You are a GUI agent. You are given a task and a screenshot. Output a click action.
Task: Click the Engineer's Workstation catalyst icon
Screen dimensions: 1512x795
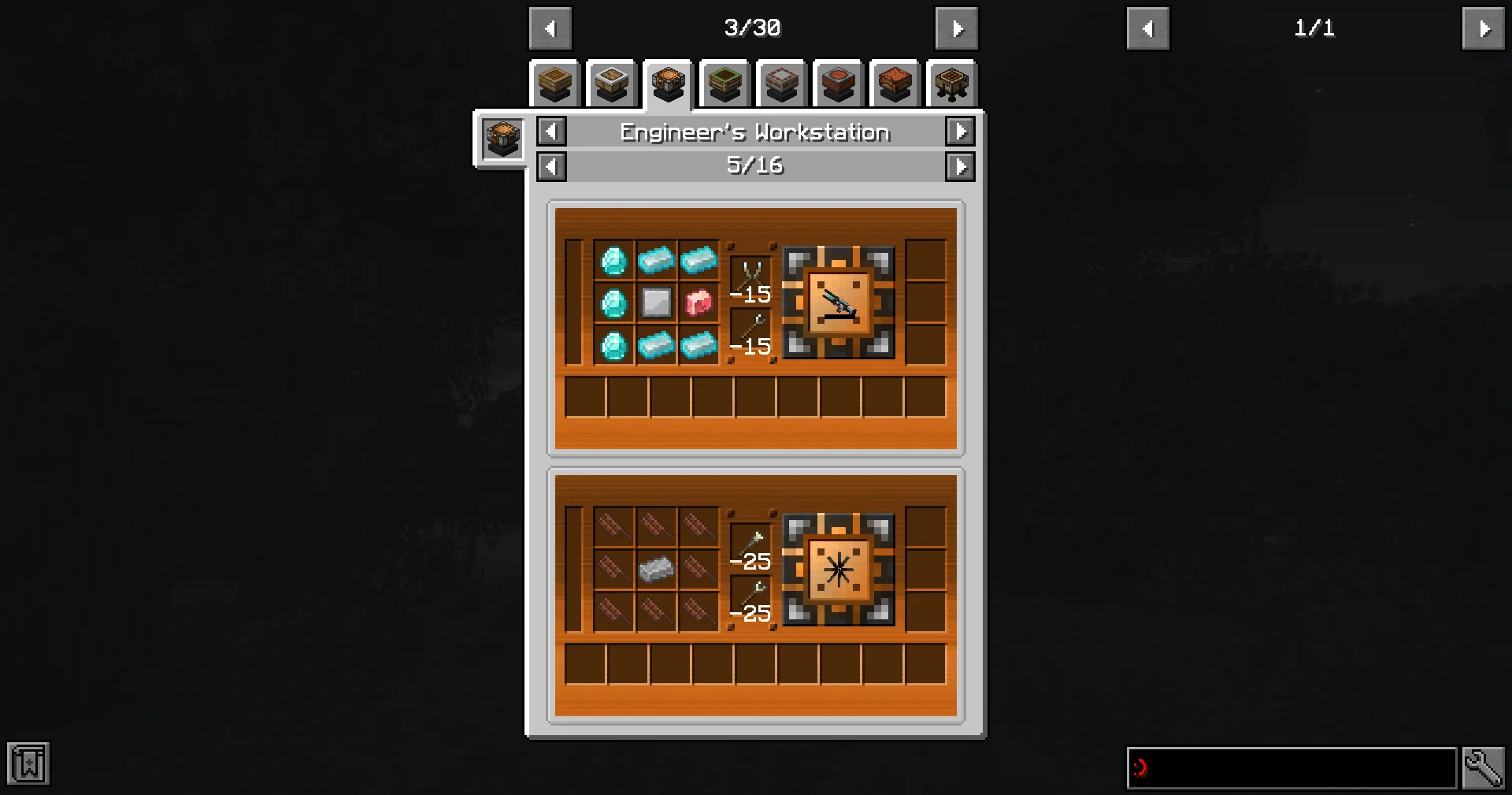[502, 139]
